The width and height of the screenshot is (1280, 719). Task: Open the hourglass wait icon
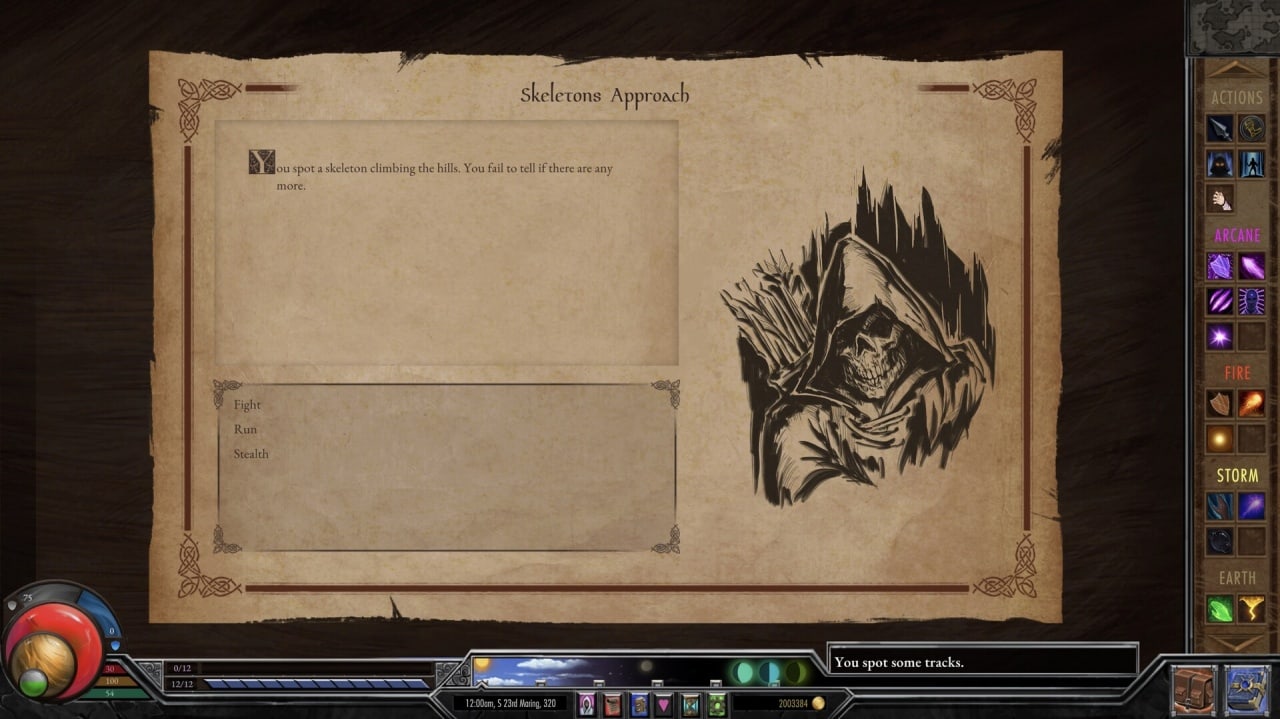690,705
